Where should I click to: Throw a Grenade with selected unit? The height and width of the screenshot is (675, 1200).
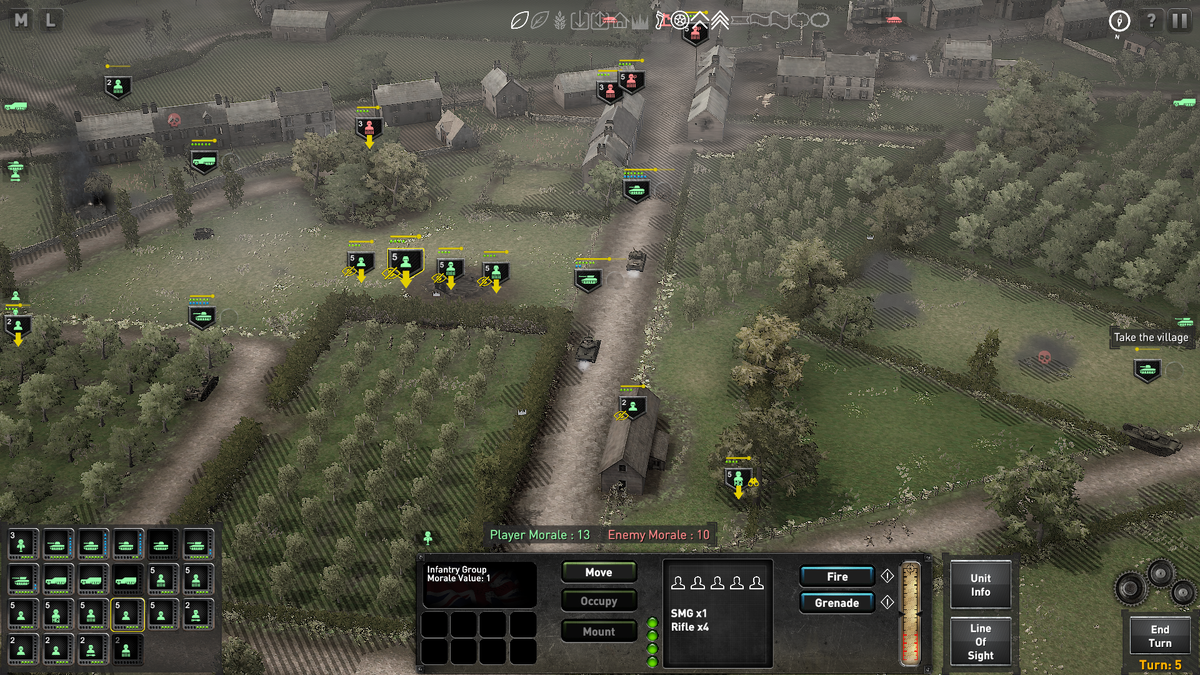(837, 603)
